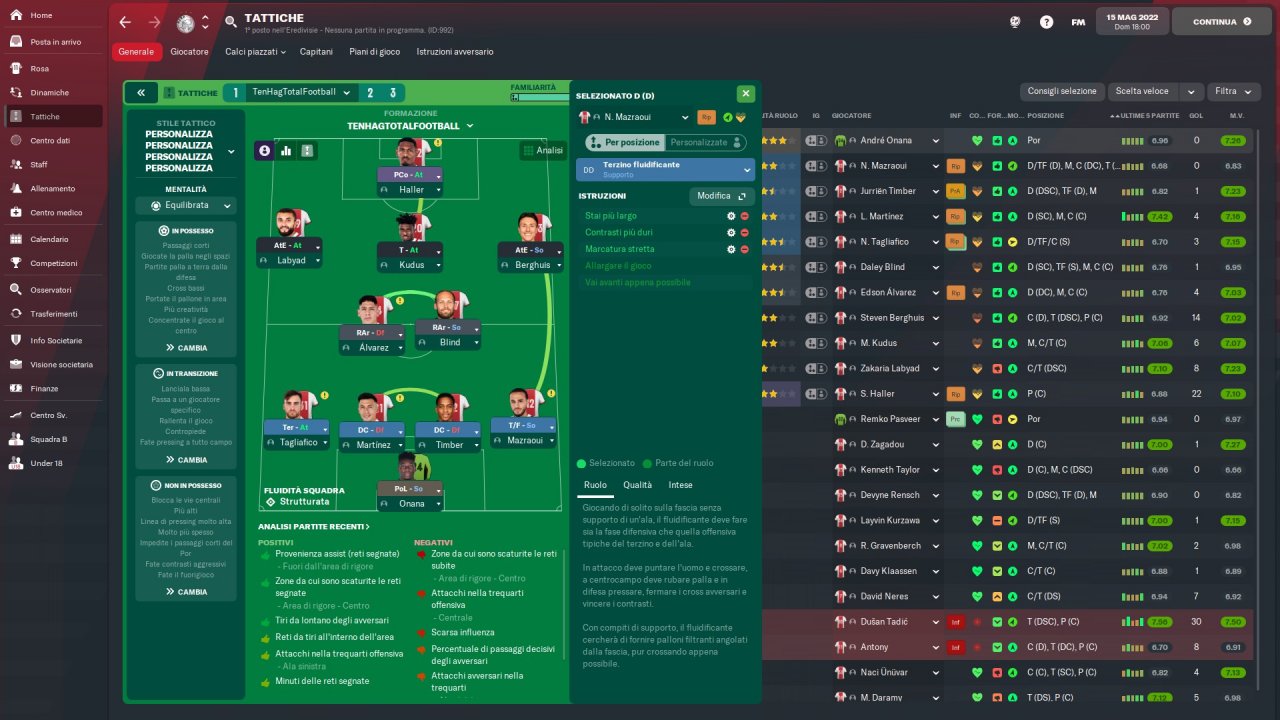
Task: Go to Allenamento in the sidebar
Action: (52, 188)
